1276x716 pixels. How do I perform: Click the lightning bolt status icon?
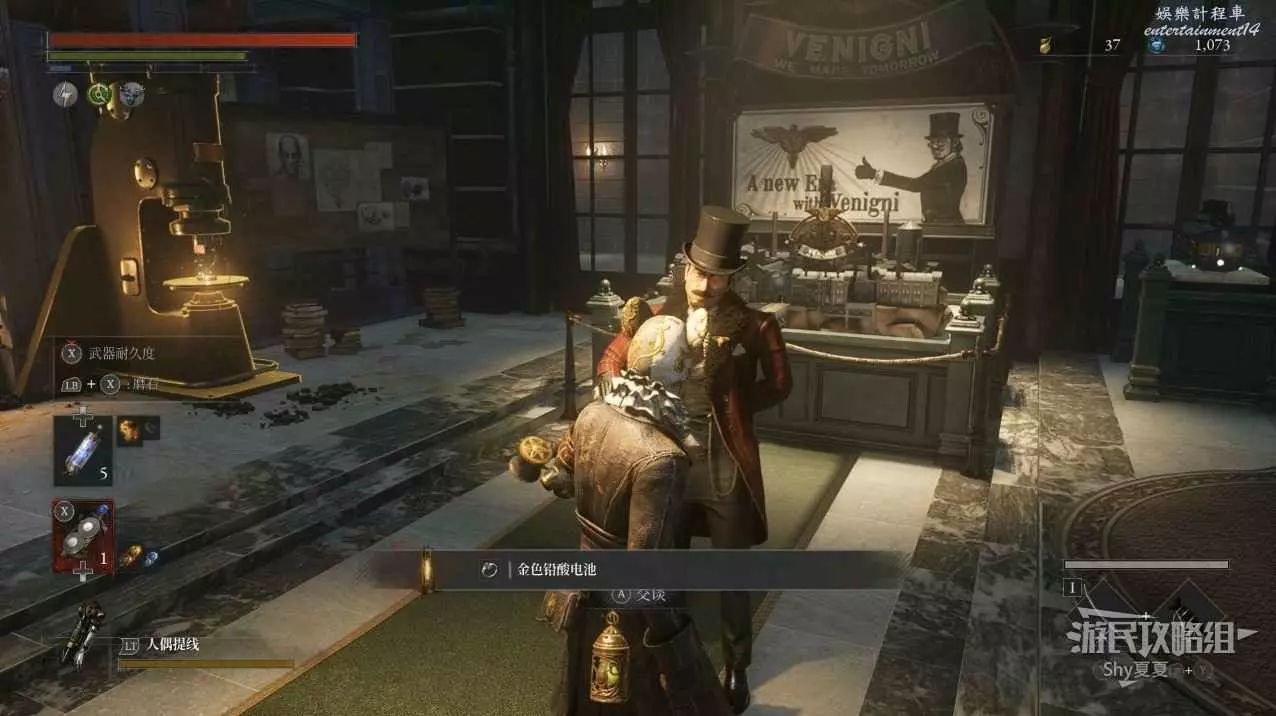(65, 94)
